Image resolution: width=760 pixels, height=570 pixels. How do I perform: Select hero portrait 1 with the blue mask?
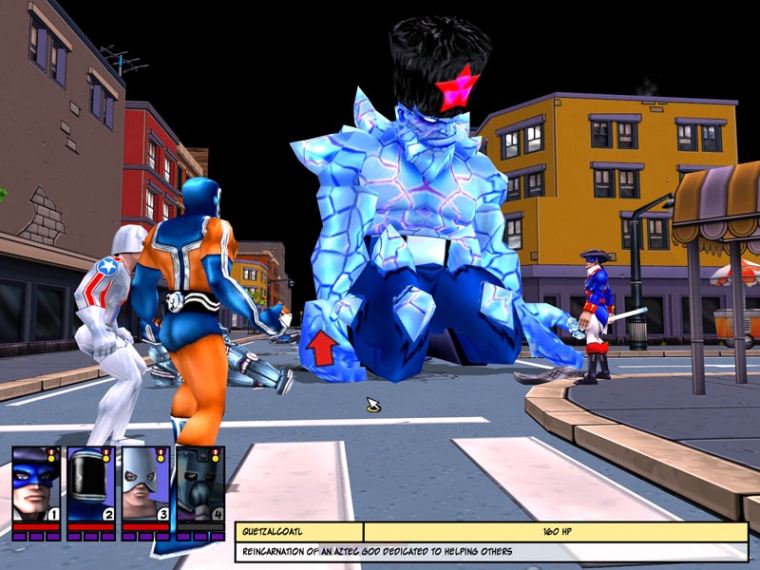(36, 486)
